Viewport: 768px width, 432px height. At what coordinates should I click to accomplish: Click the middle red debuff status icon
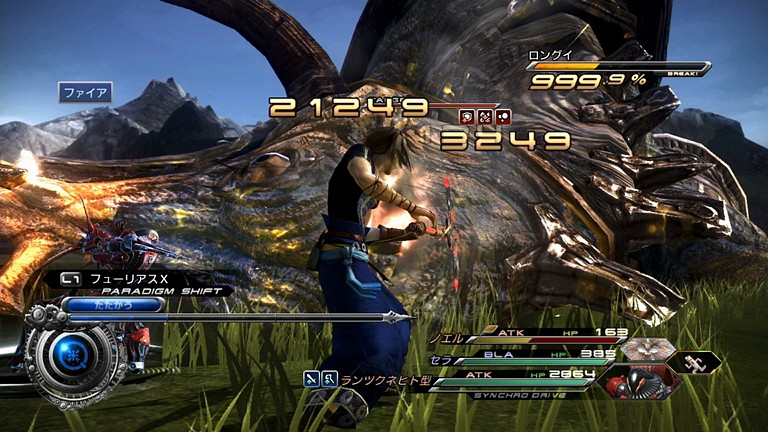[x=484, y=117]
